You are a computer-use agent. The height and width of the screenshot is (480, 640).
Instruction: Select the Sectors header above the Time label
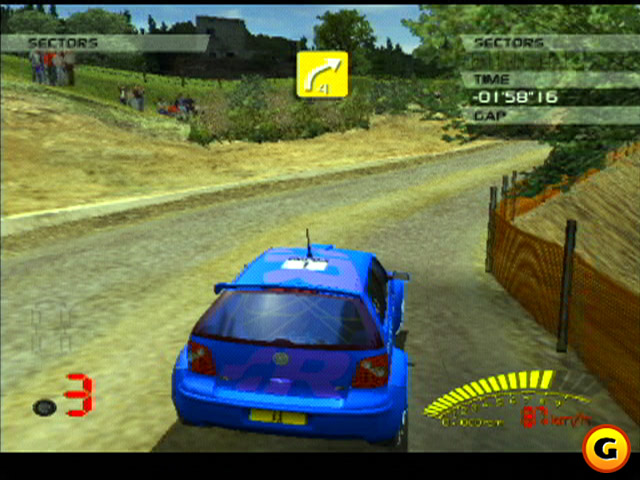click(508, 43)
